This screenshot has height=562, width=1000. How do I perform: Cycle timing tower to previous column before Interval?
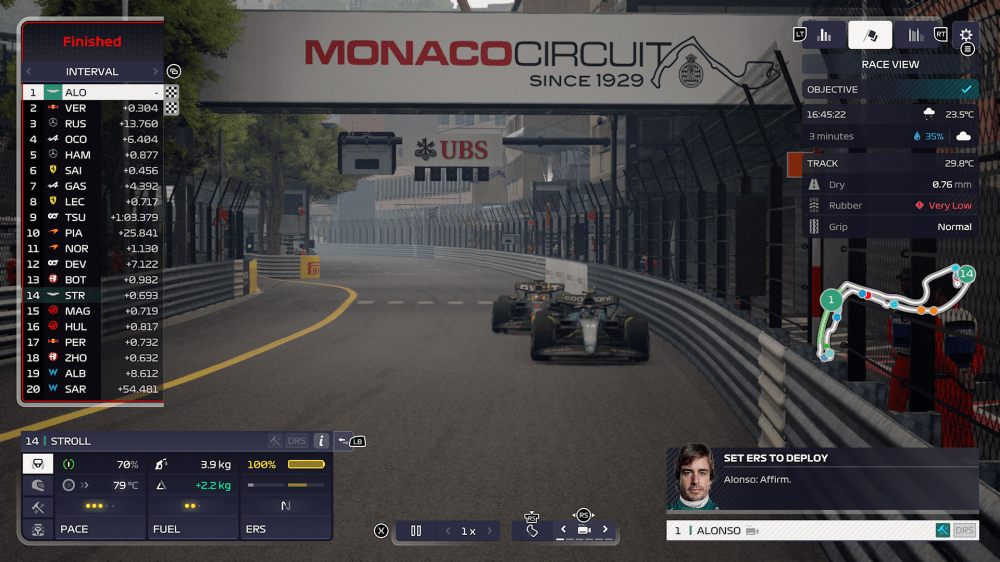29,72
